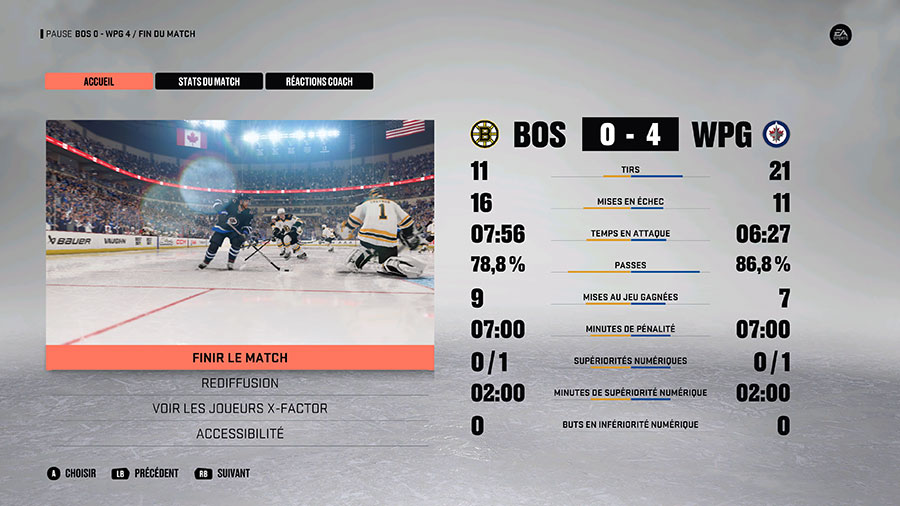Click the match replay preview thumbnail
The image size is (900, 506).
(x=240, y=232)
